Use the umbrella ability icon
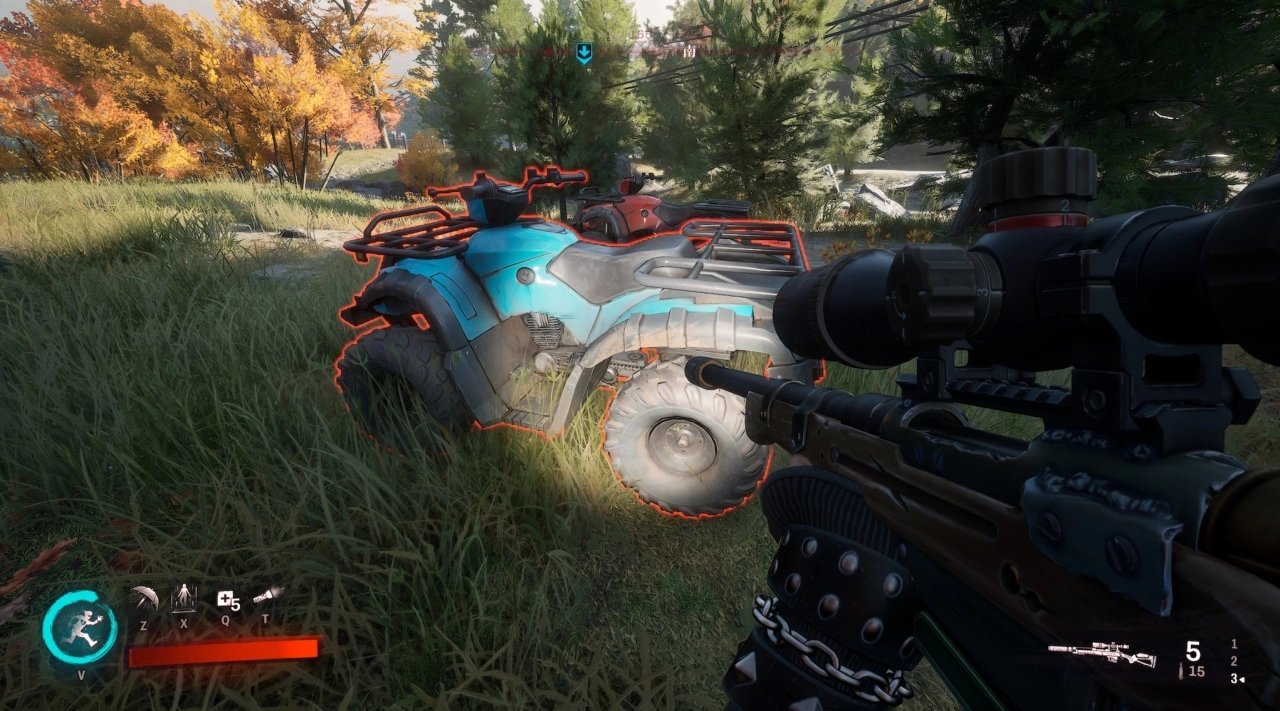1280x711 pixels. (144, 599)
